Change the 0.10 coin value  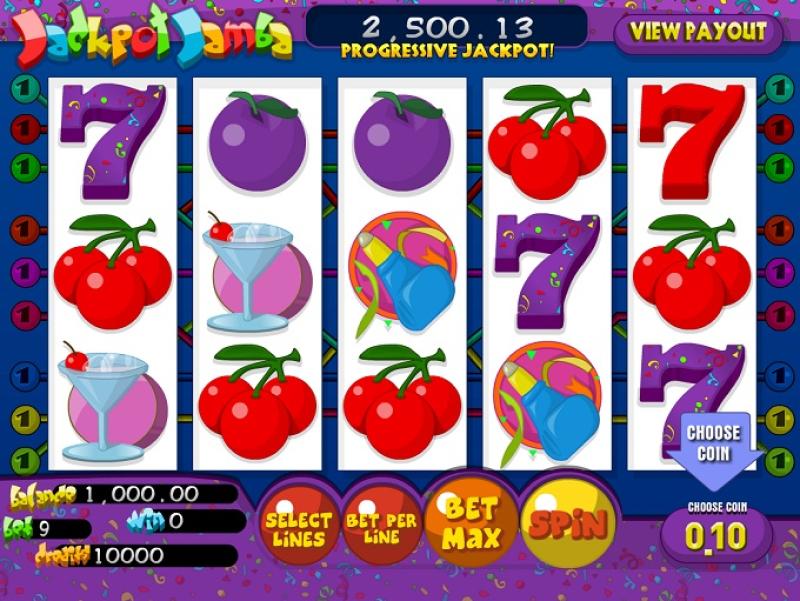tap(716, 537)
